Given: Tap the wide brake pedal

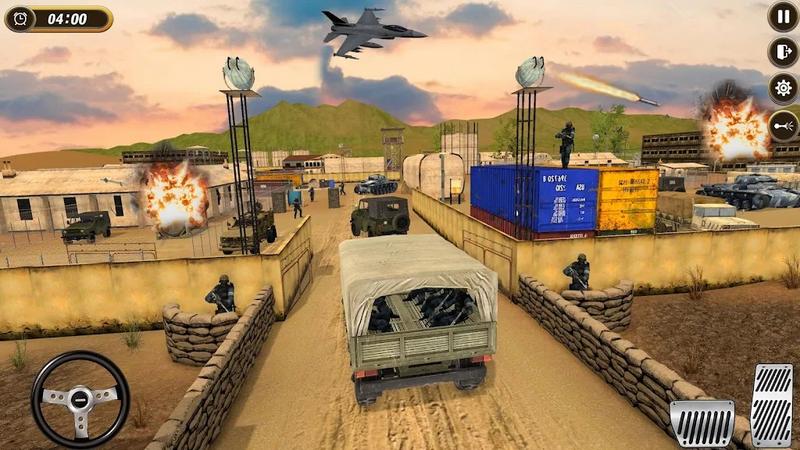Looking at the screenshot, I should click(x=702, y=423).
